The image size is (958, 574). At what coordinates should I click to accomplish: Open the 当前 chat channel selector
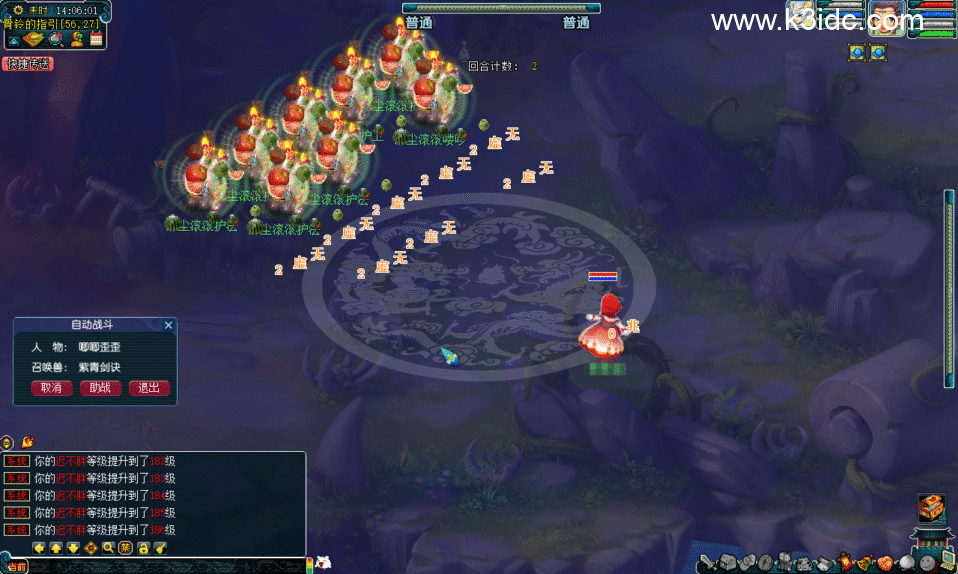pos(15,567)
